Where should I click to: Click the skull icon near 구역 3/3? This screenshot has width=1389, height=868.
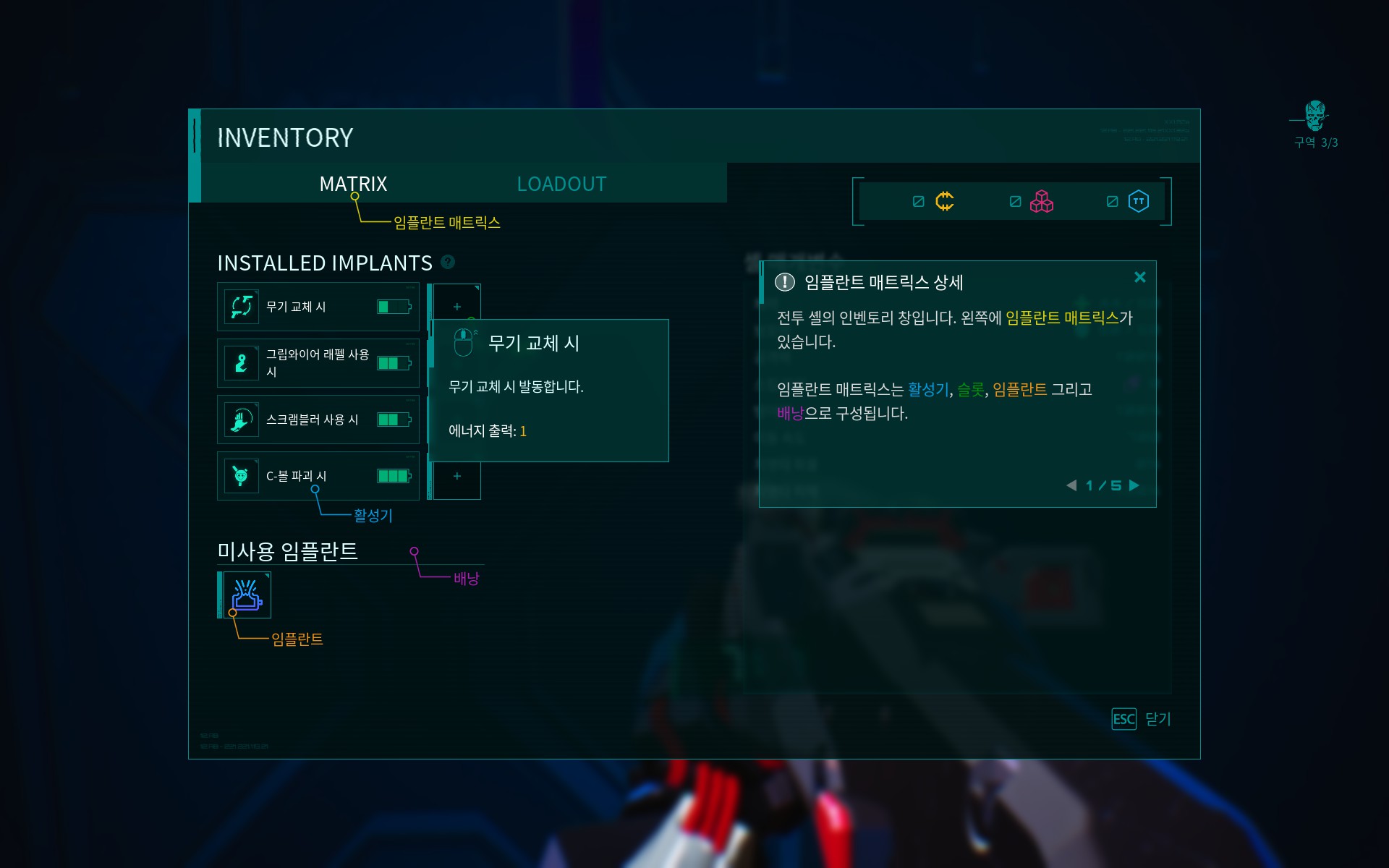coord(1315,116)
